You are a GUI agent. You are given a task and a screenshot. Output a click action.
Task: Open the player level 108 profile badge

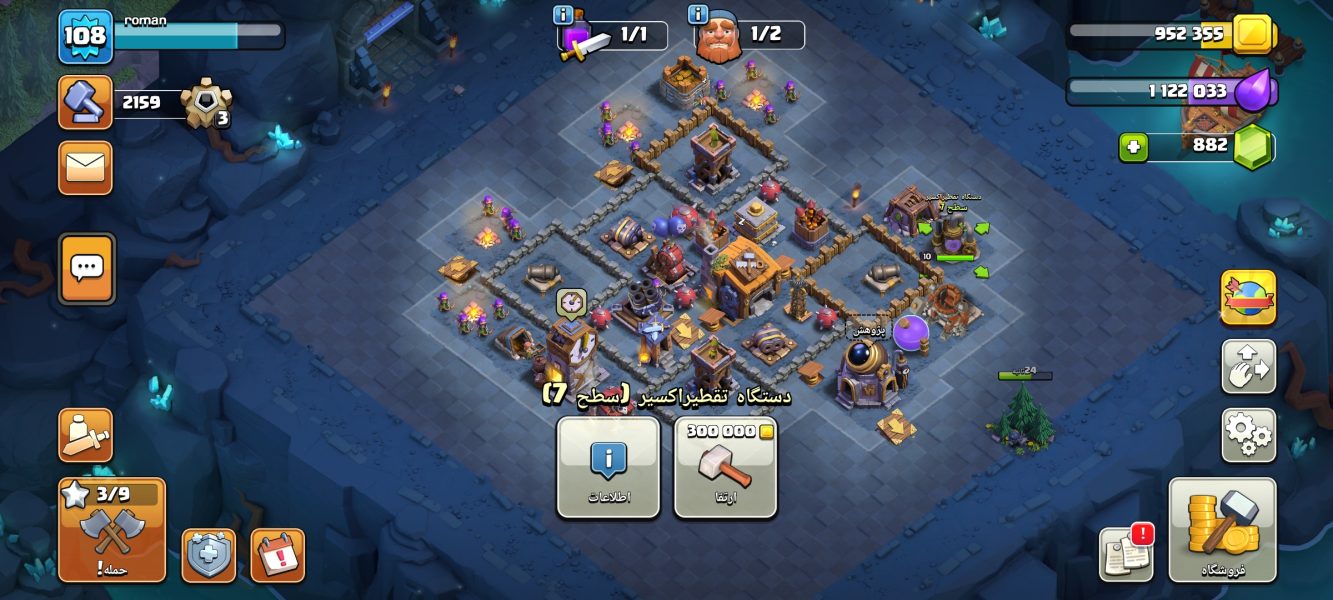[x=85, y=36]
